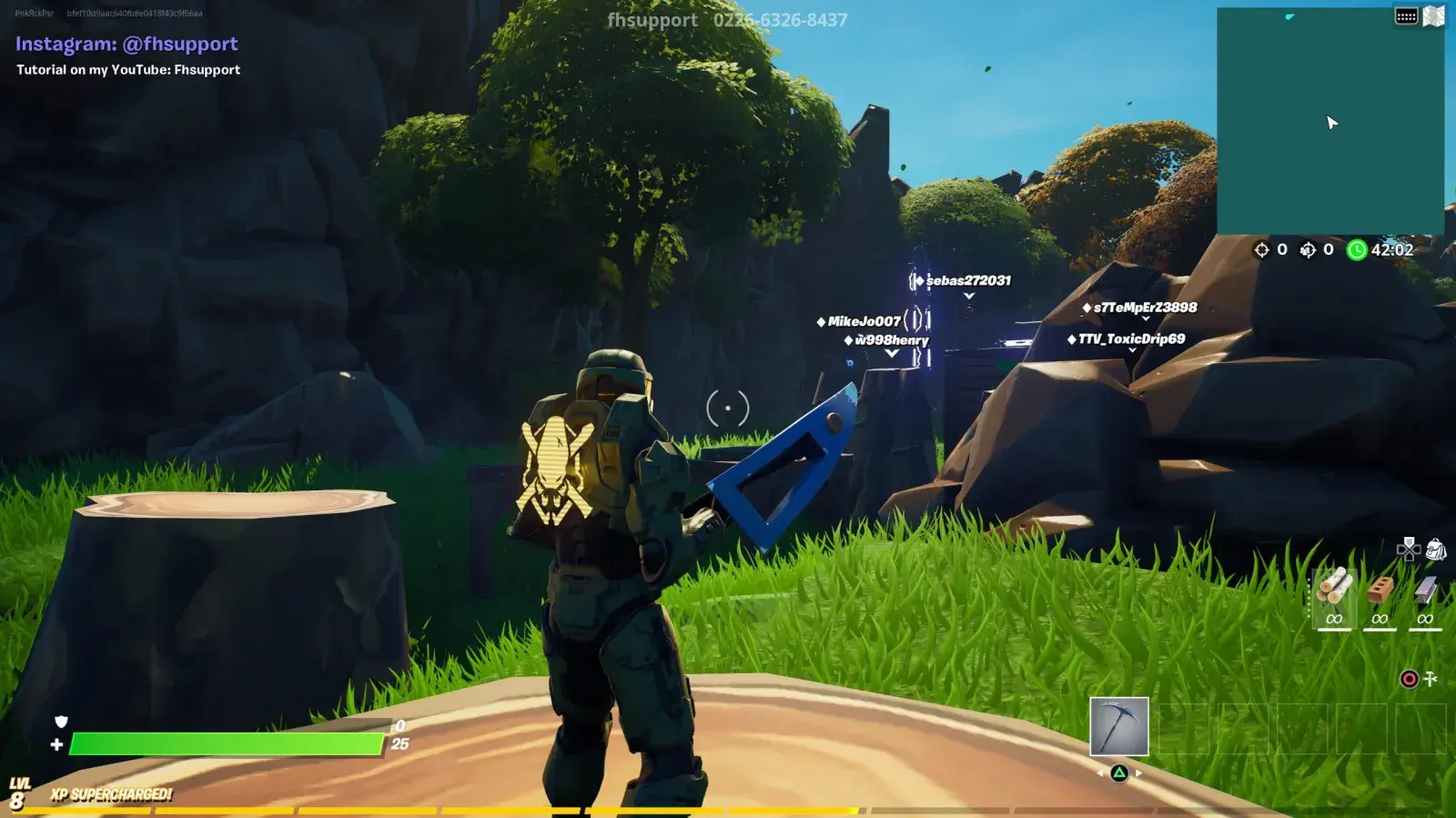Open the backpack inventory icon

1438,549
